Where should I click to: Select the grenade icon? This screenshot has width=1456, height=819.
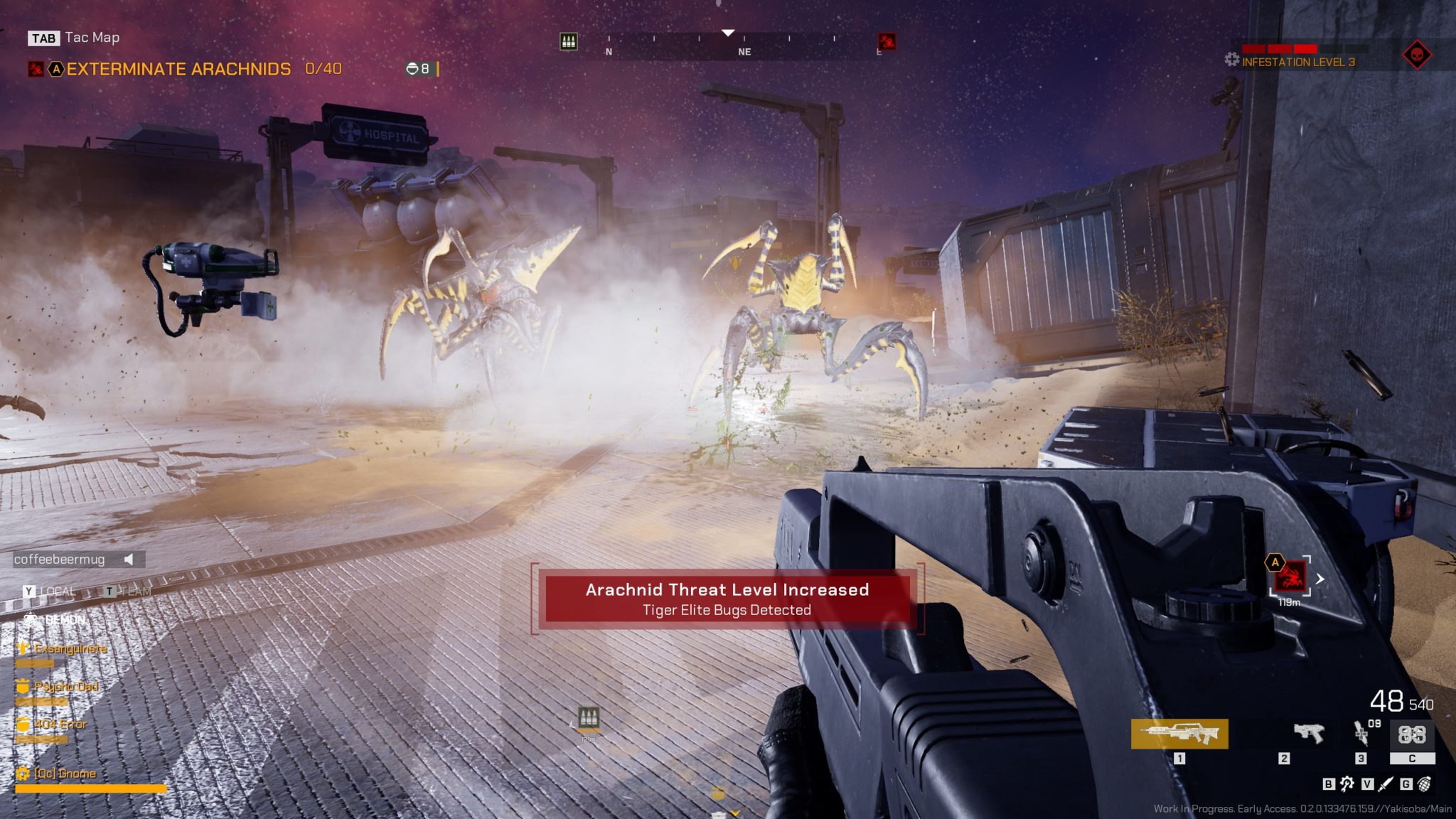(1425, 783)
